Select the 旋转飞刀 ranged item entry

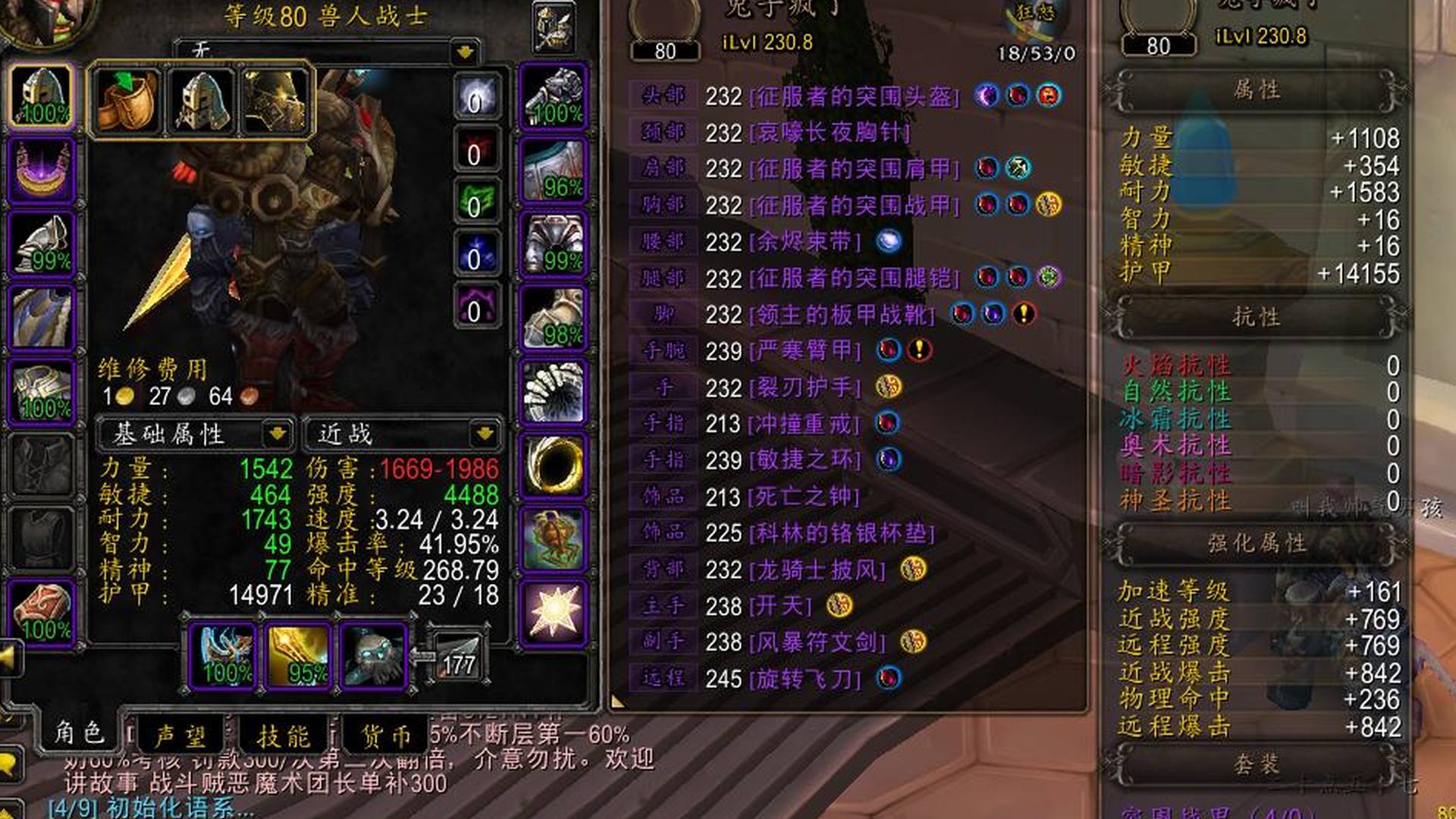(x=805, y=678)
